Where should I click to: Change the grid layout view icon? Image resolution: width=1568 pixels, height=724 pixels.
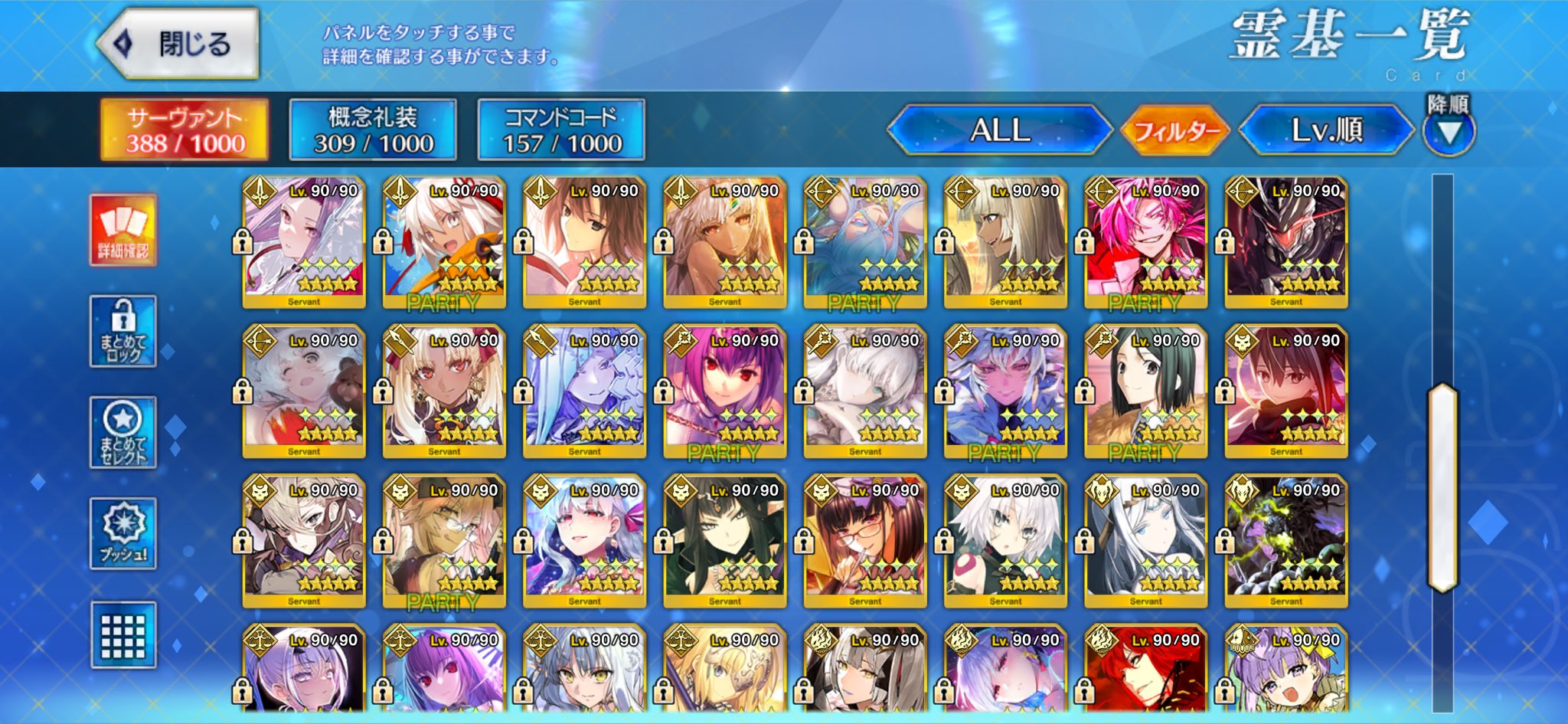point(123,634)
